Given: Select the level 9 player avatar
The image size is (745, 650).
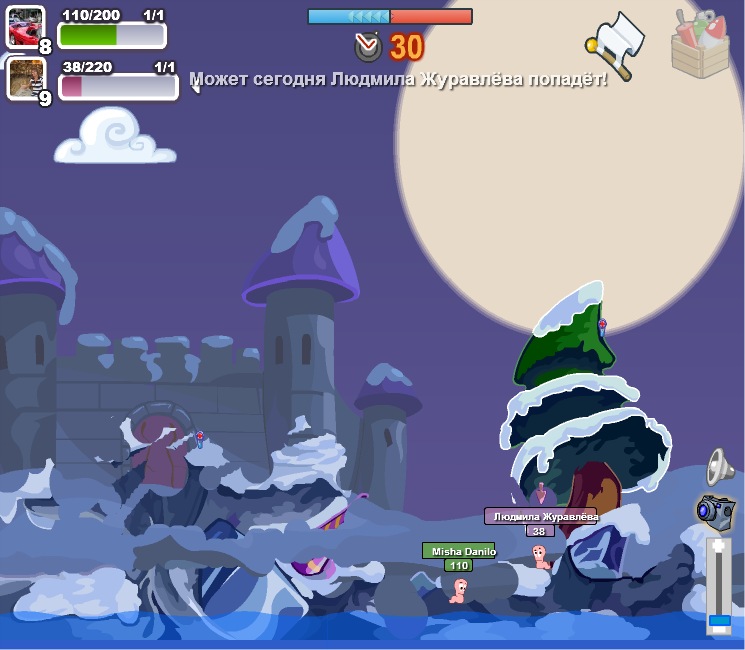Looking at the screenshot, I should [x=25, y=79].
